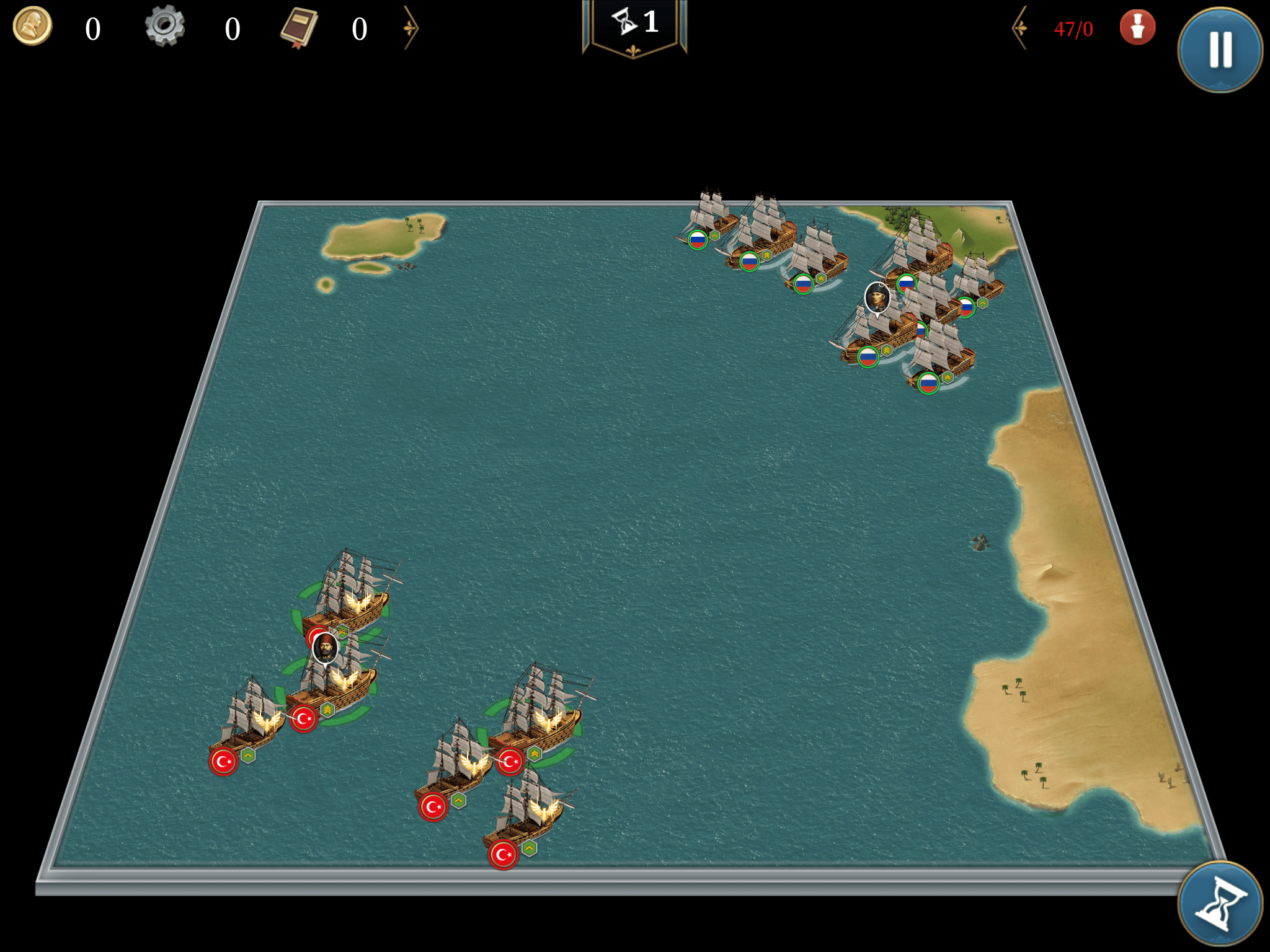Click the brown book technology icon
The height and width of the screenshot is (952, 1270).
coord(299,28)
